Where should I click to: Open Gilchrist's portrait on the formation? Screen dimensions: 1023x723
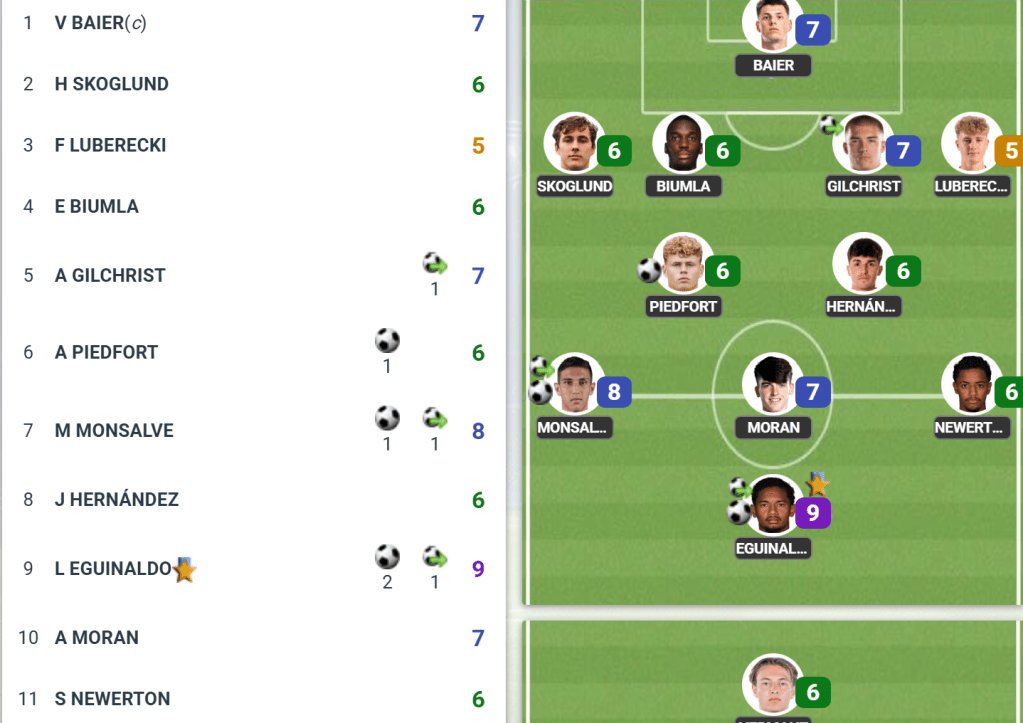863,144
